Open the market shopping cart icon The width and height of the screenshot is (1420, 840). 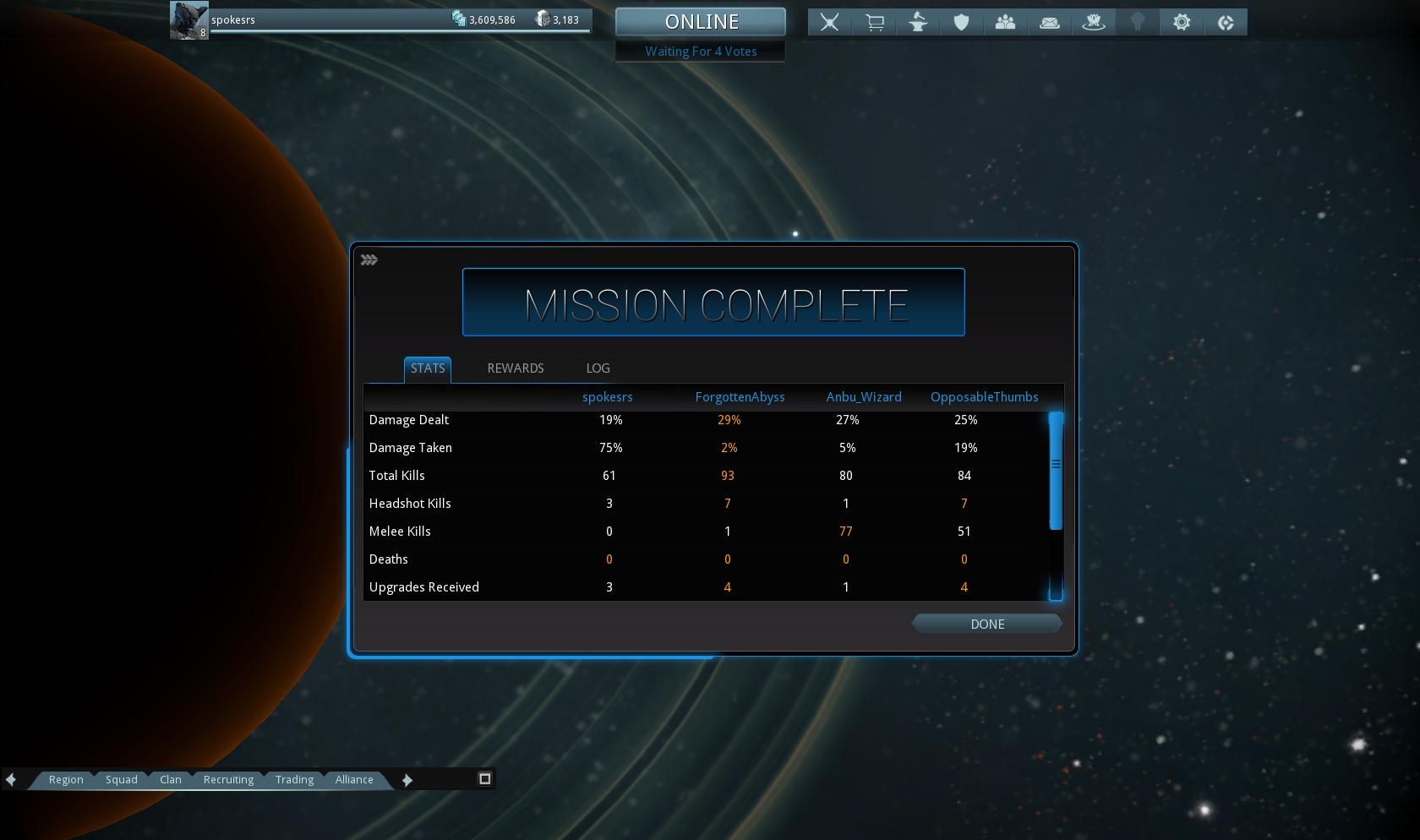(x=874, y=23)
